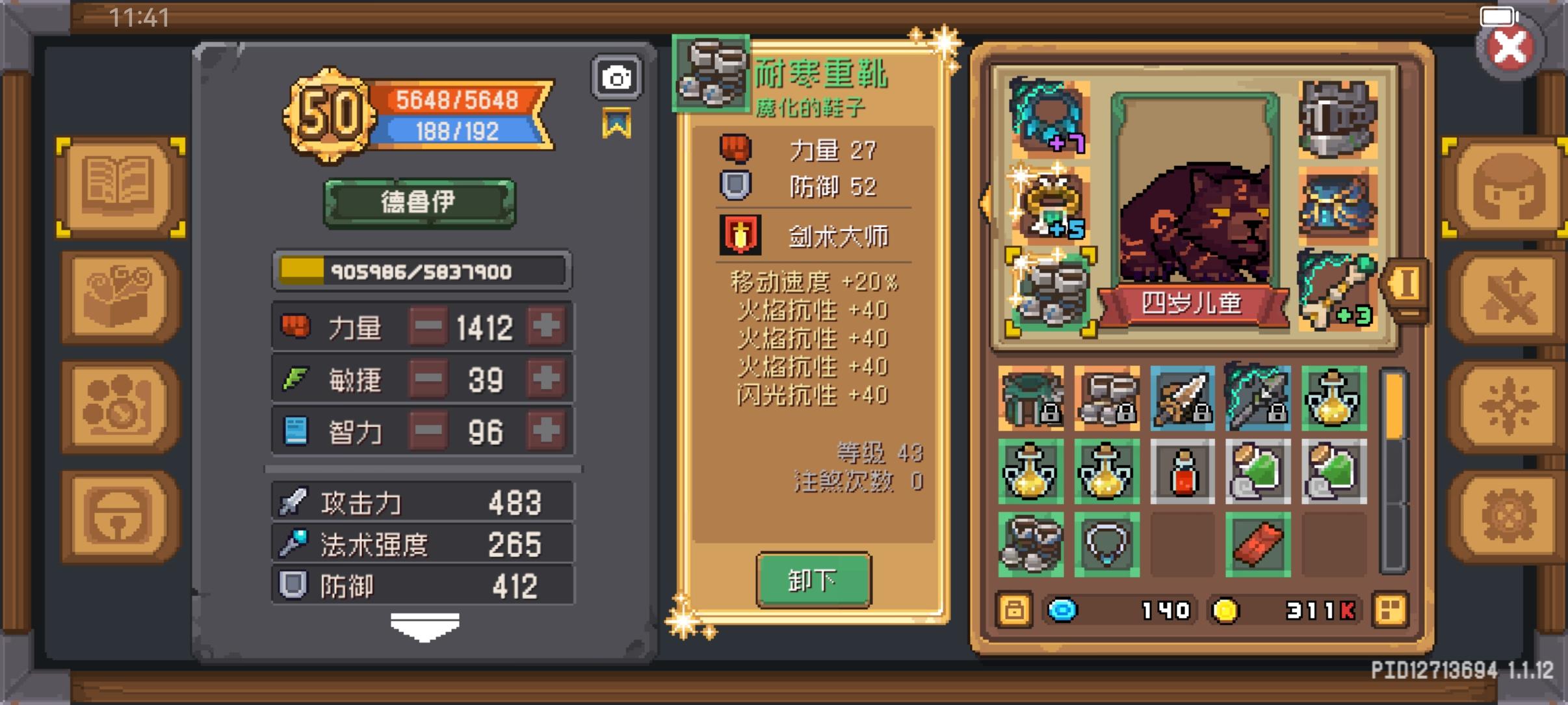Open the padlock panel on left sidebar
The height and width of the screenshot is (705, 1568).
click(117, 514)
